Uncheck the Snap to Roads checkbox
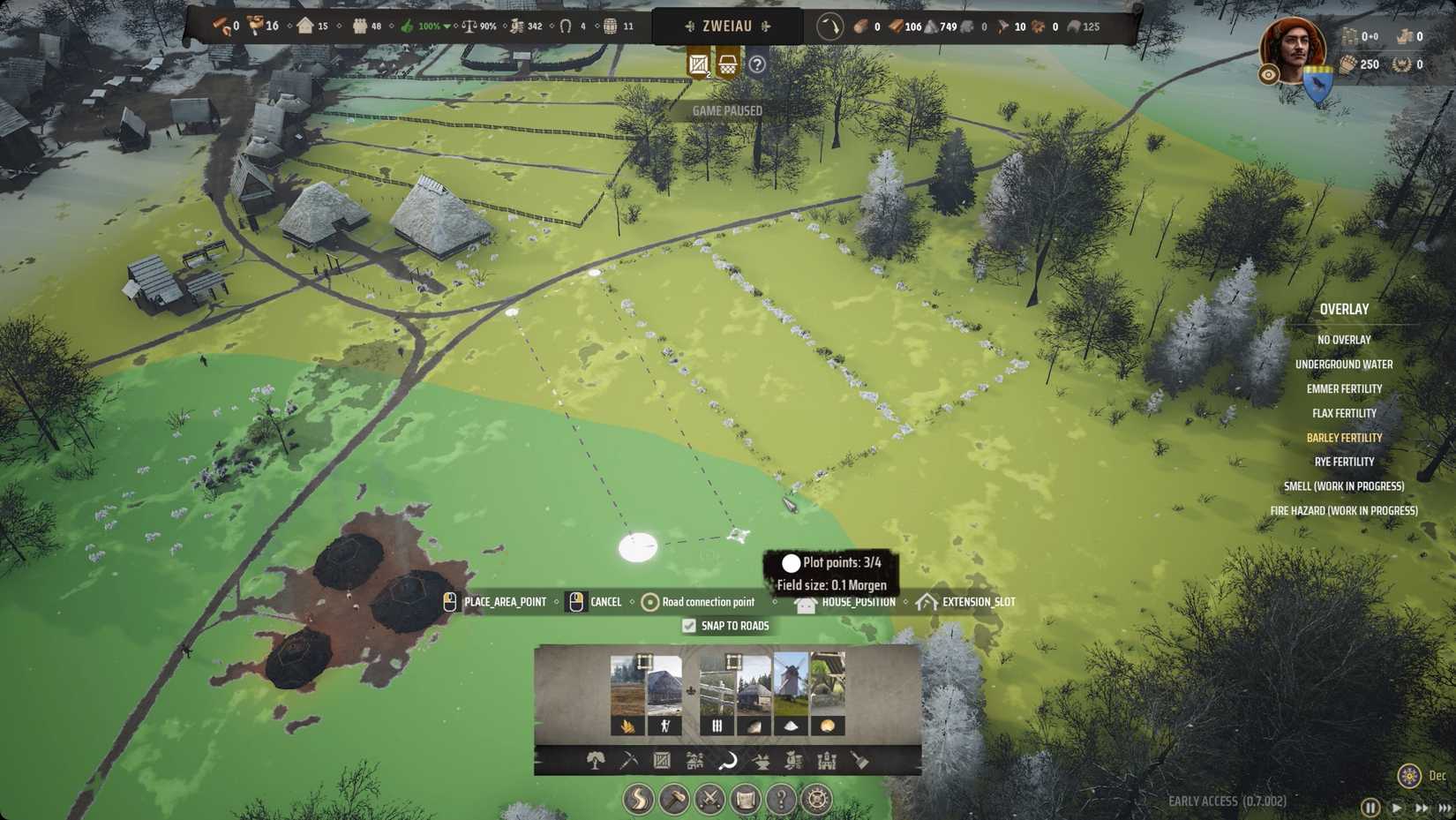Image resolution: width=1456 pixels, height=820 pixels. coord(688,626)
